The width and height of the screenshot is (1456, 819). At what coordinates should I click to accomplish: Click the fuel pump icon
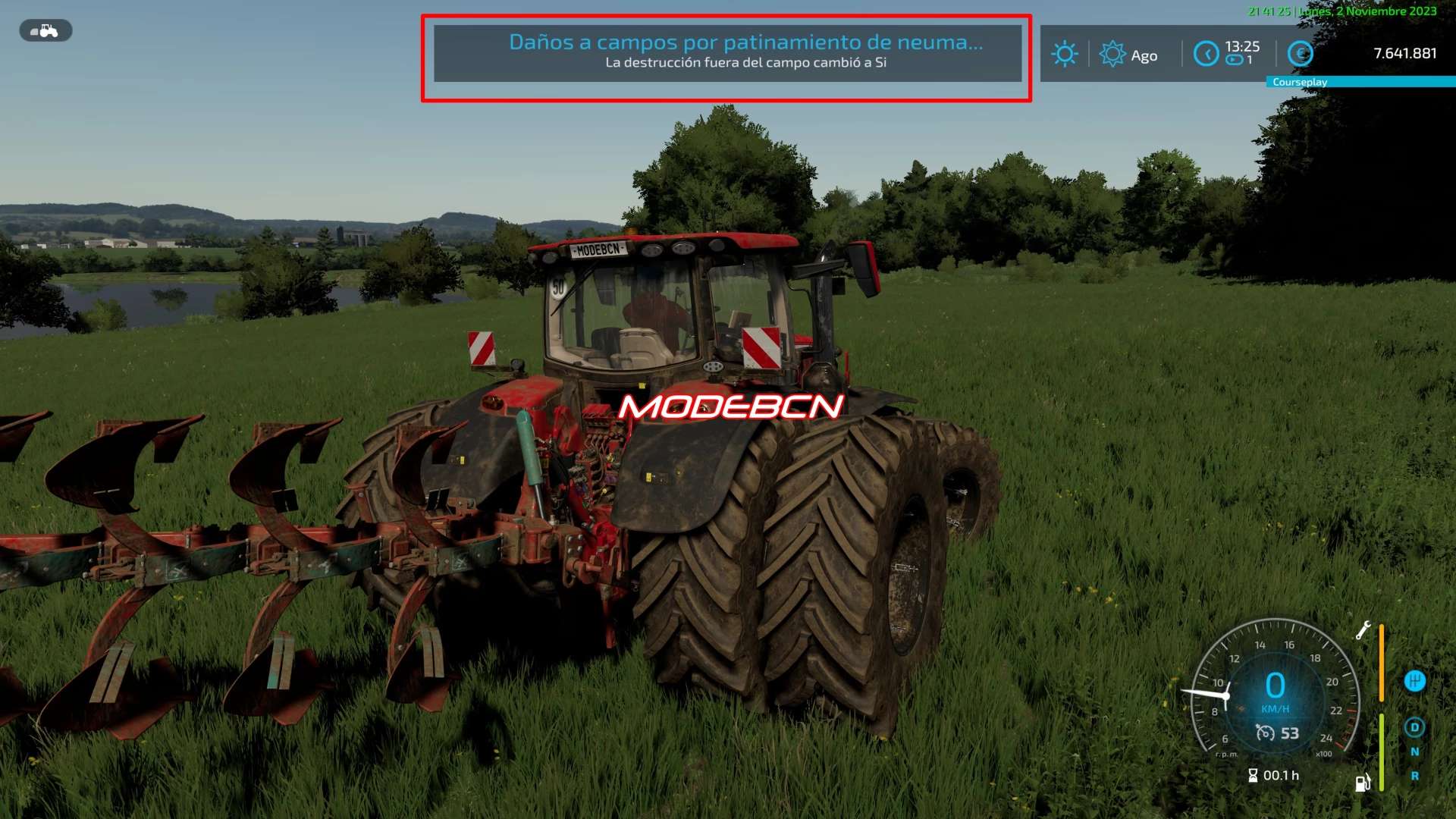coord(1363,783)
